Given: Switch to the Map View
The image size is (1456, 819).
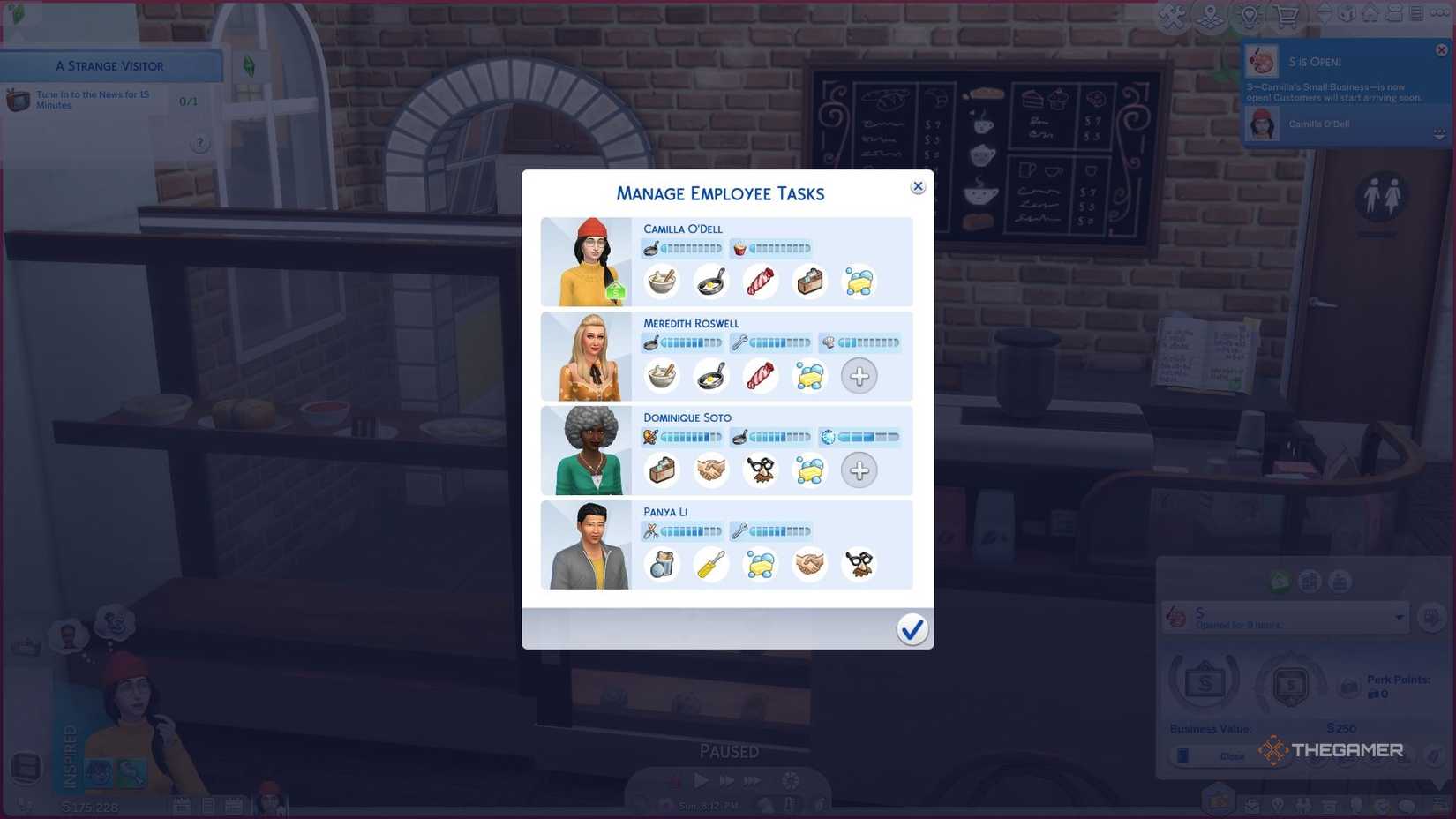Looking at the screenshot, I should (x=1209, y=15).
